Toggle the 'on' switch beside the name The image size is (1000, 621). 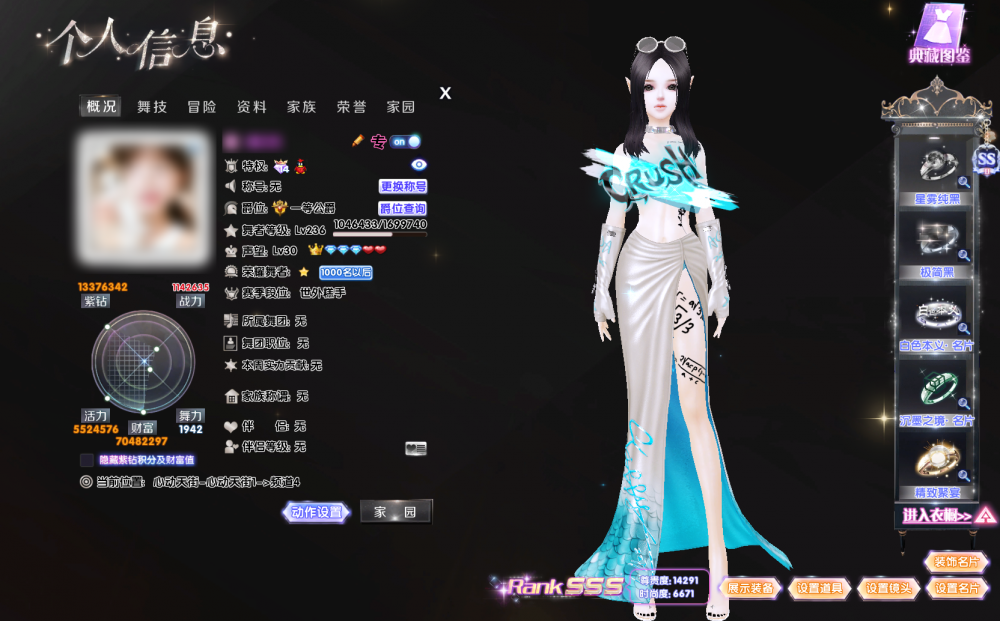(x=405, y=141)
